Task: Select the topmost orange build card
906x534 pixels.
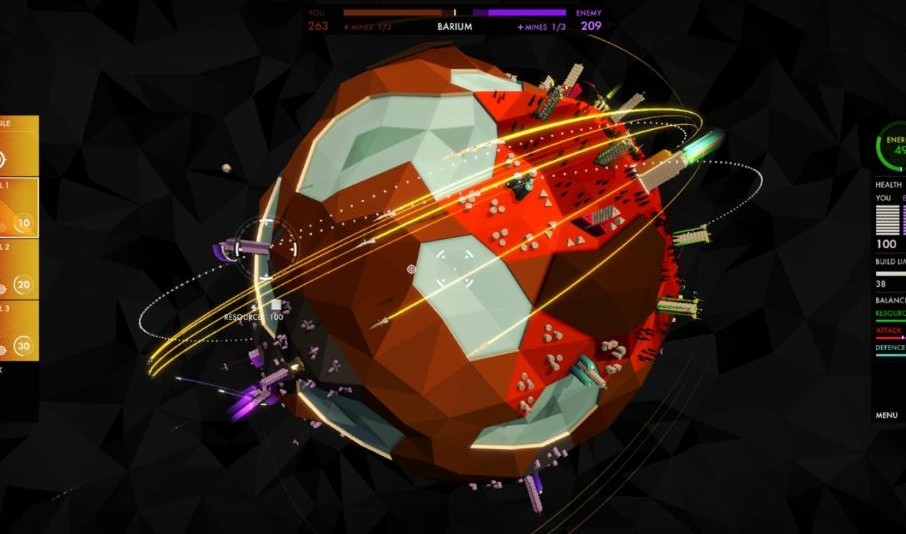Action: point(19,146)
